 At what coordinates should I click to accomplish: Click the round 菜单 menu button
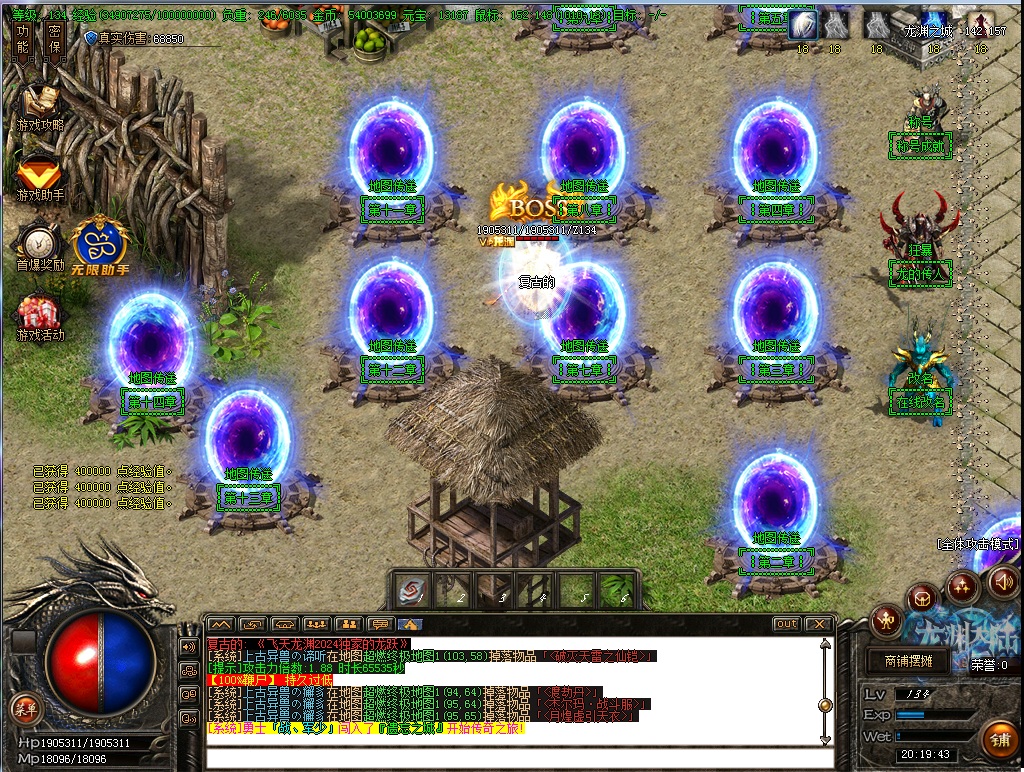(25, 709)
